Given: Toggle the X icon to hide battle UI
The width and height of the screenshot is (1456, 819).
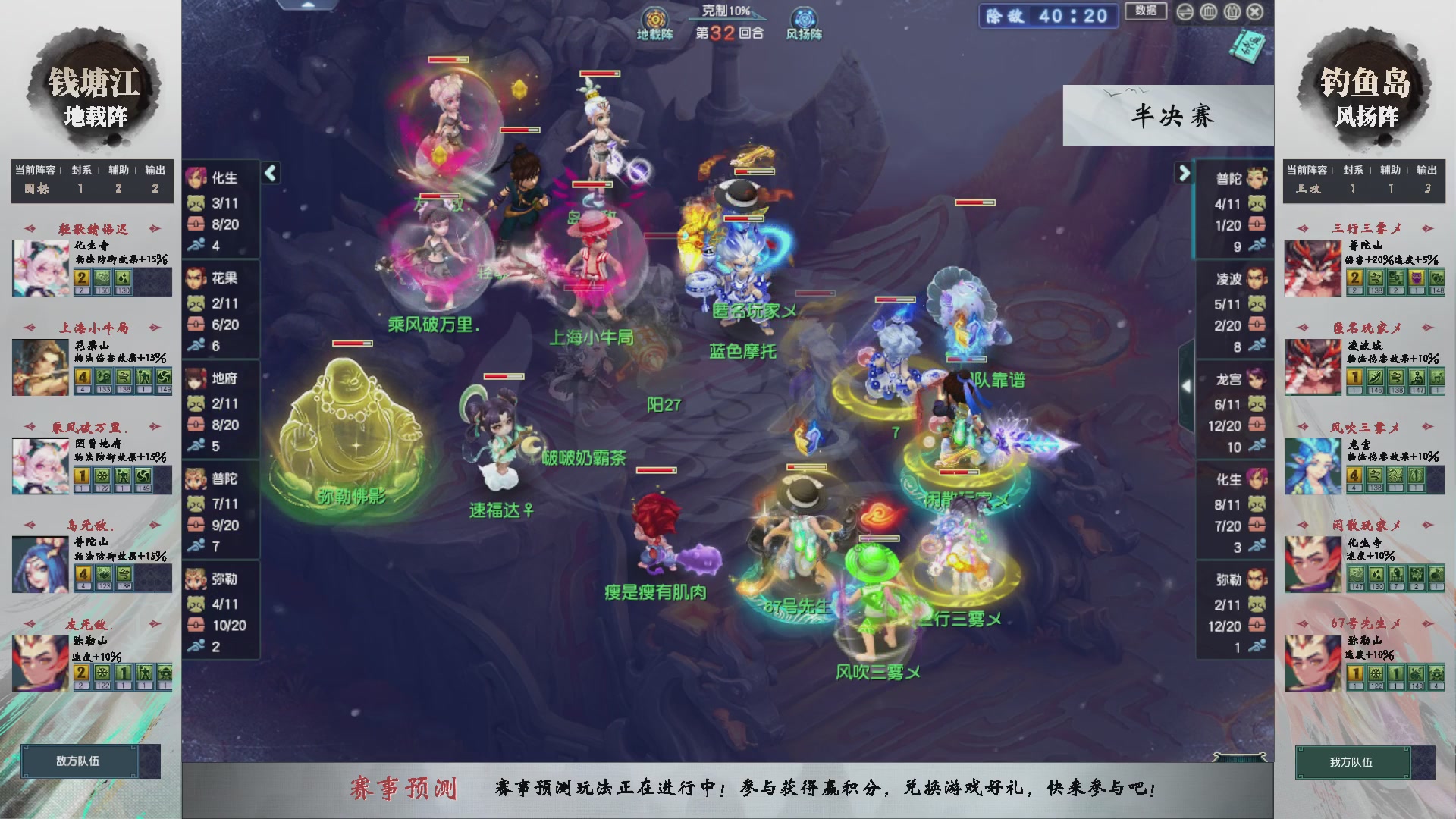Looking at the screenshot, I should [x=1255, y=12].
